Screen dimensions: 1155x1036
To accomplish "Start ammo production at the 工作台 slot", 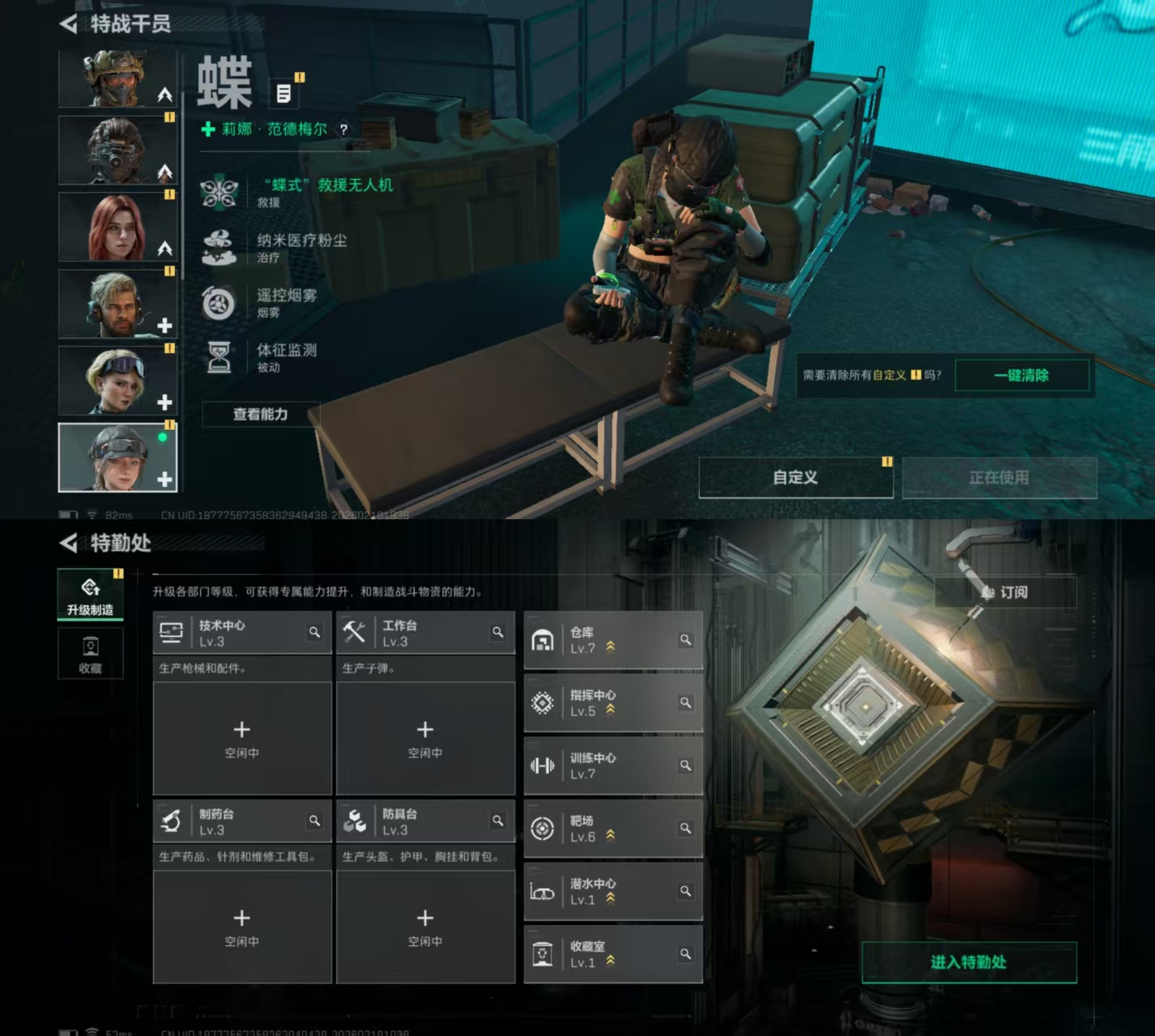I will click(424, 738).
